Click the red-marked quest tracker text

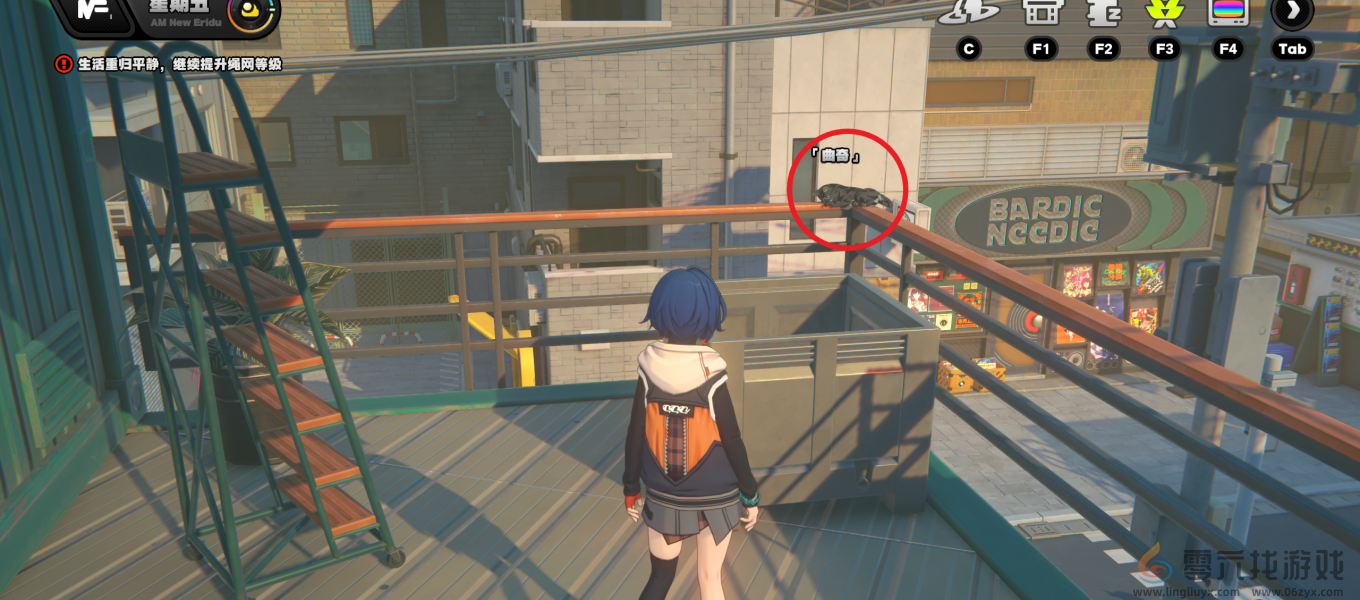[x=178, y=64]
